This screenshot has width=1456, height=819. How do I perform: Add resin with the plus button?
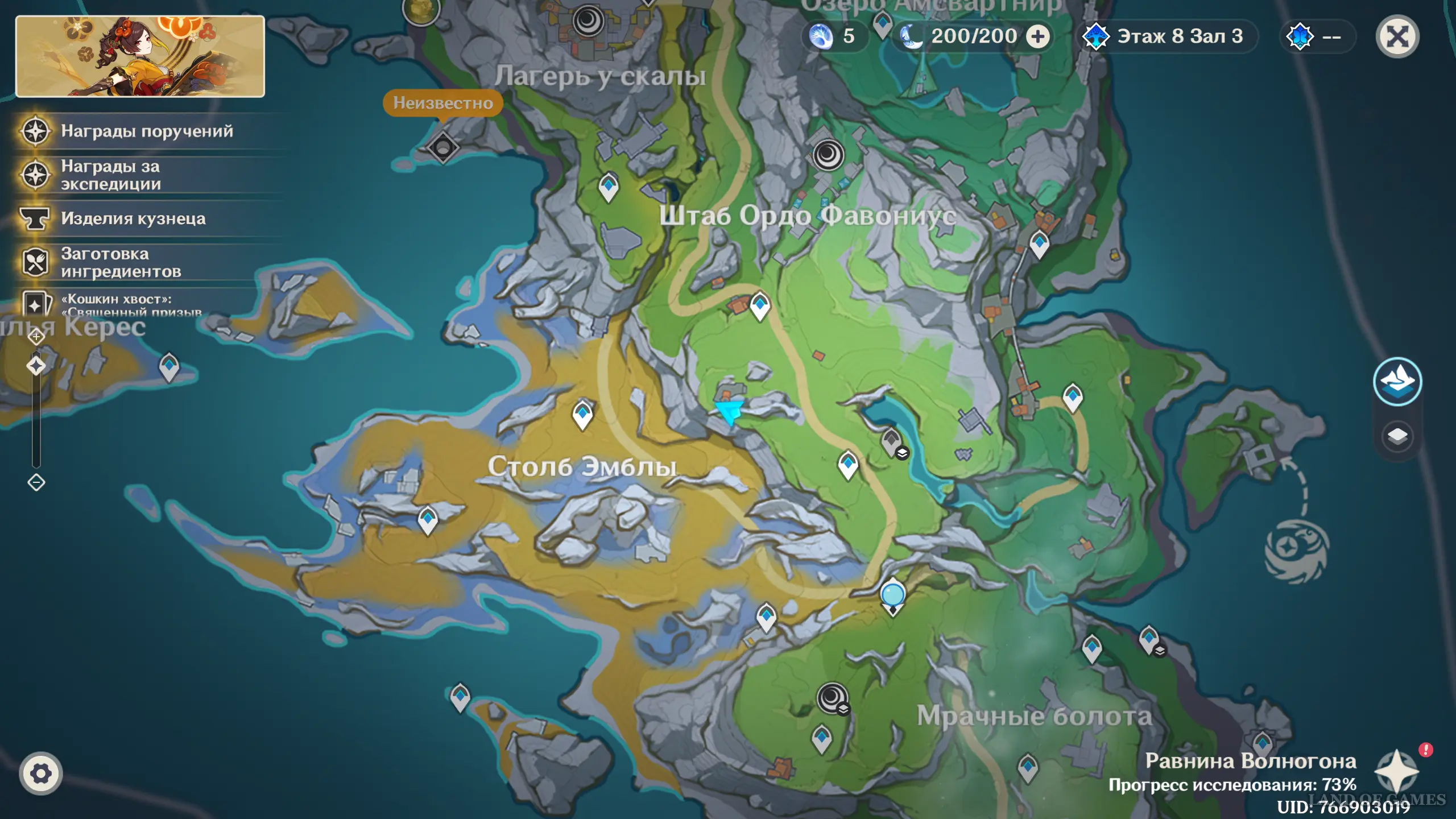tap(1038, 37)
